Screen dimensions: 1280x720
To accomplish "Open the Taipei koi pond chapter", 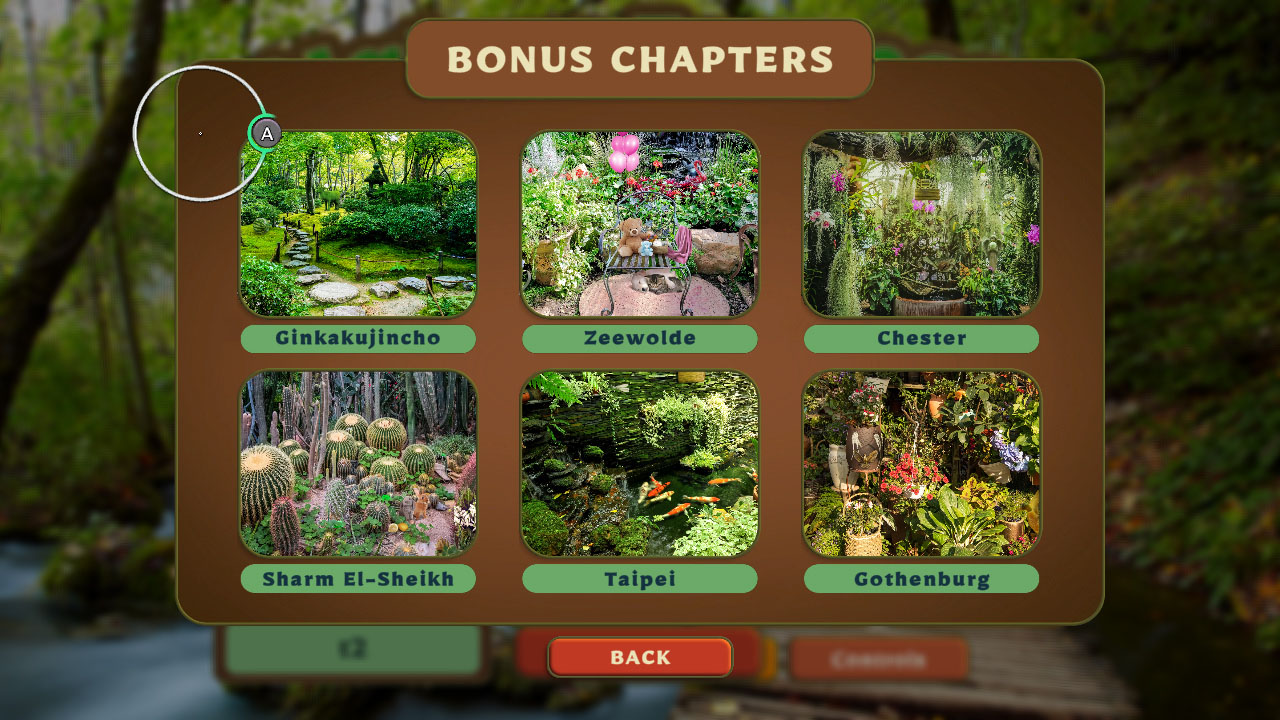I will click(640, 463).
